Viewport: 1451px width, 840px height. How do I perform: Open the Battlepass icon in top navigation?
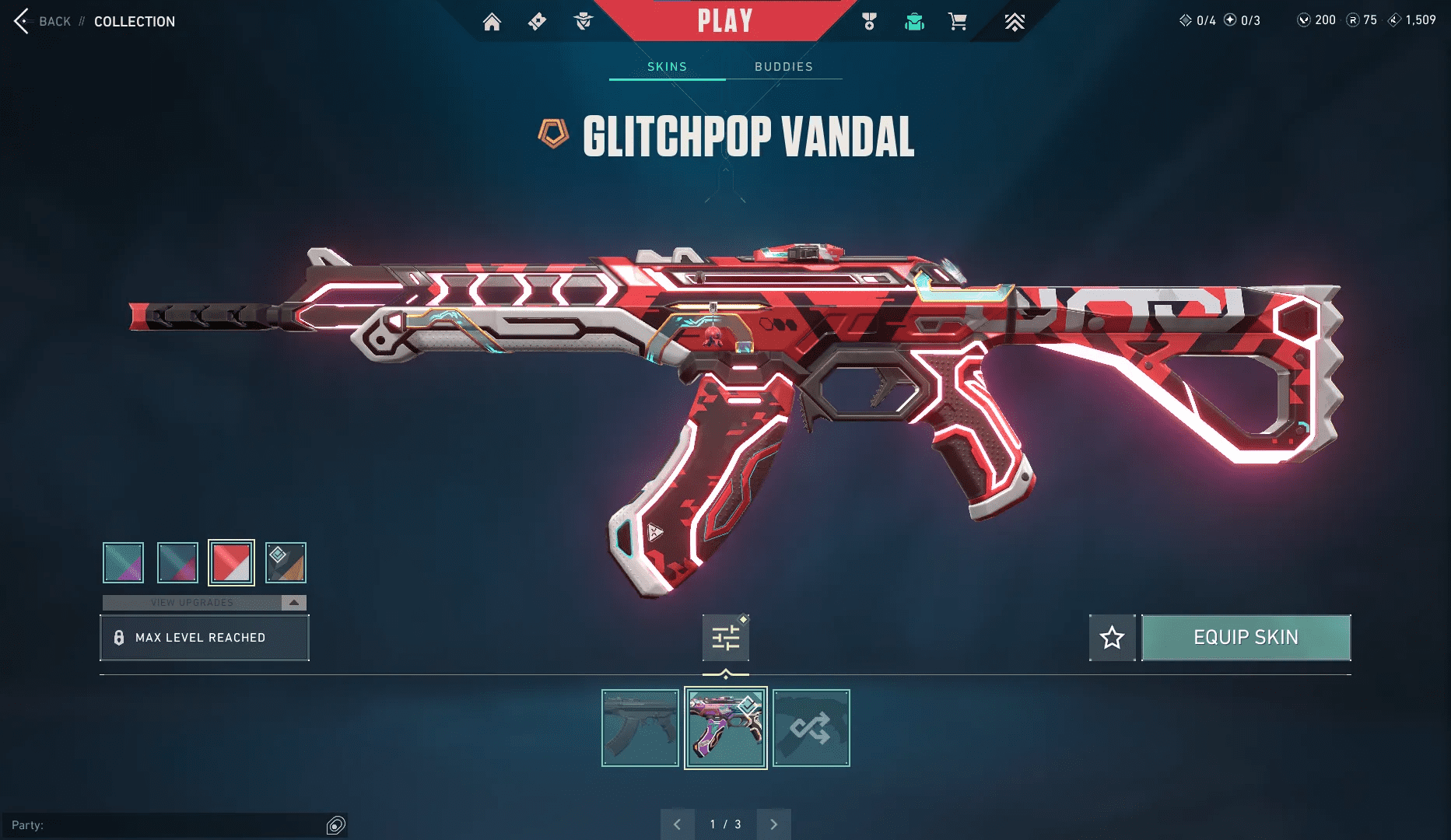[537, 22]
